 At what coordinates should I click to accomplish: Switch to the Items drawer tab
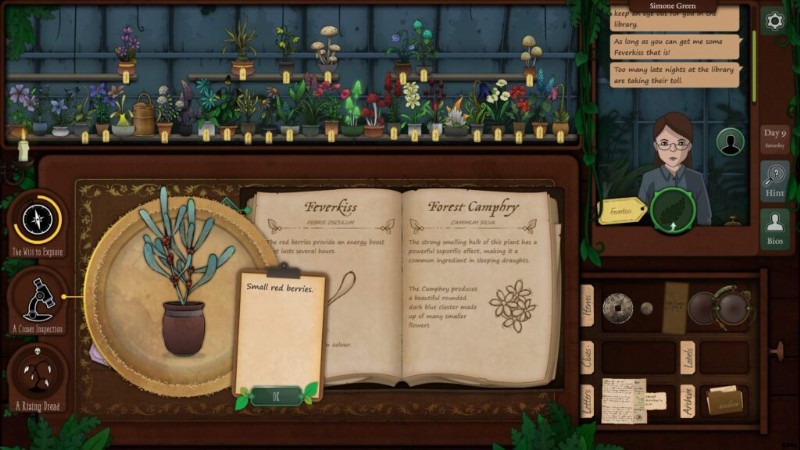click(x=587, y=304)
